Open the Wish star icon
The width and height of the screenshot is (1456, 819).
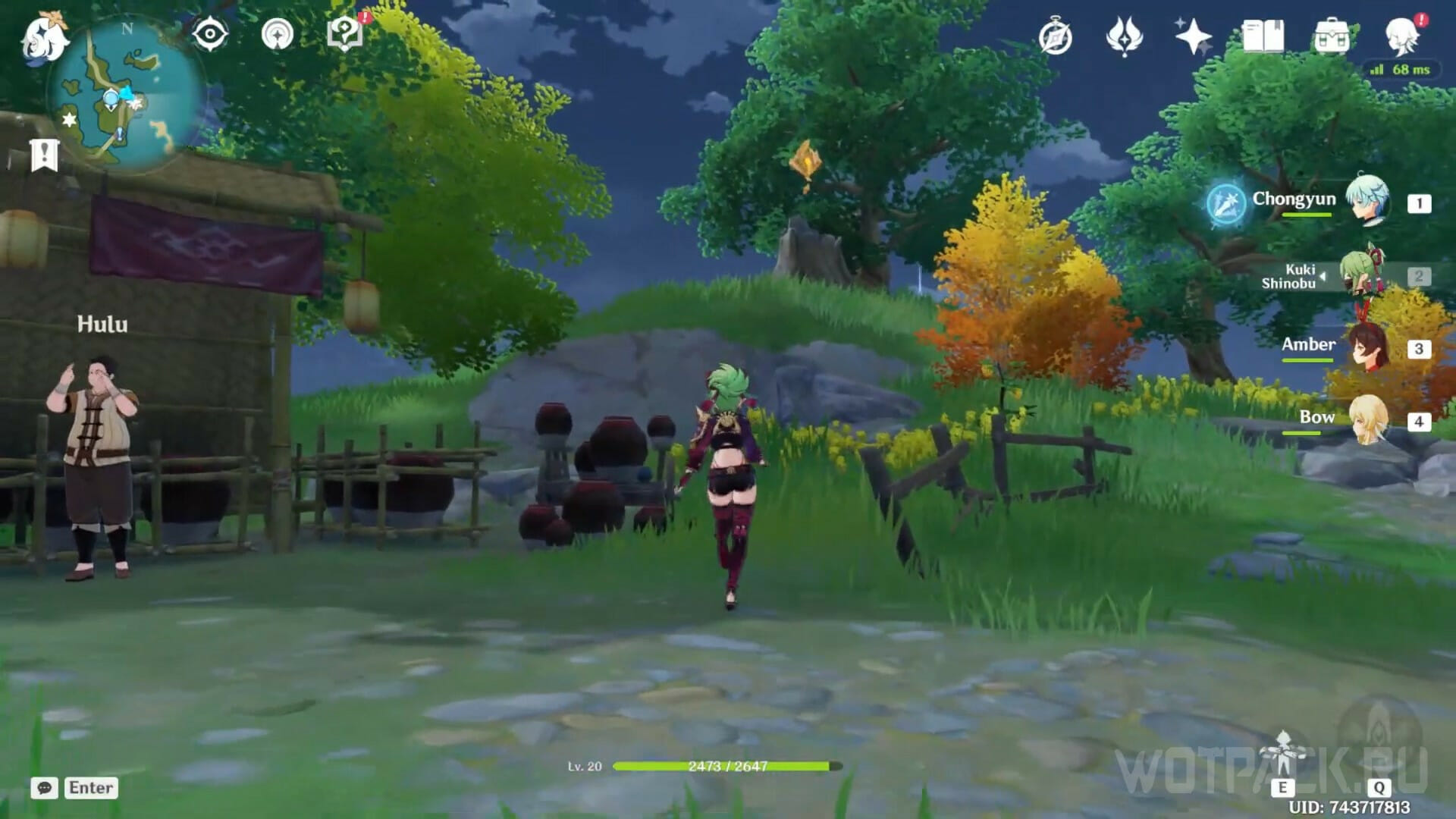[1193, 36]
